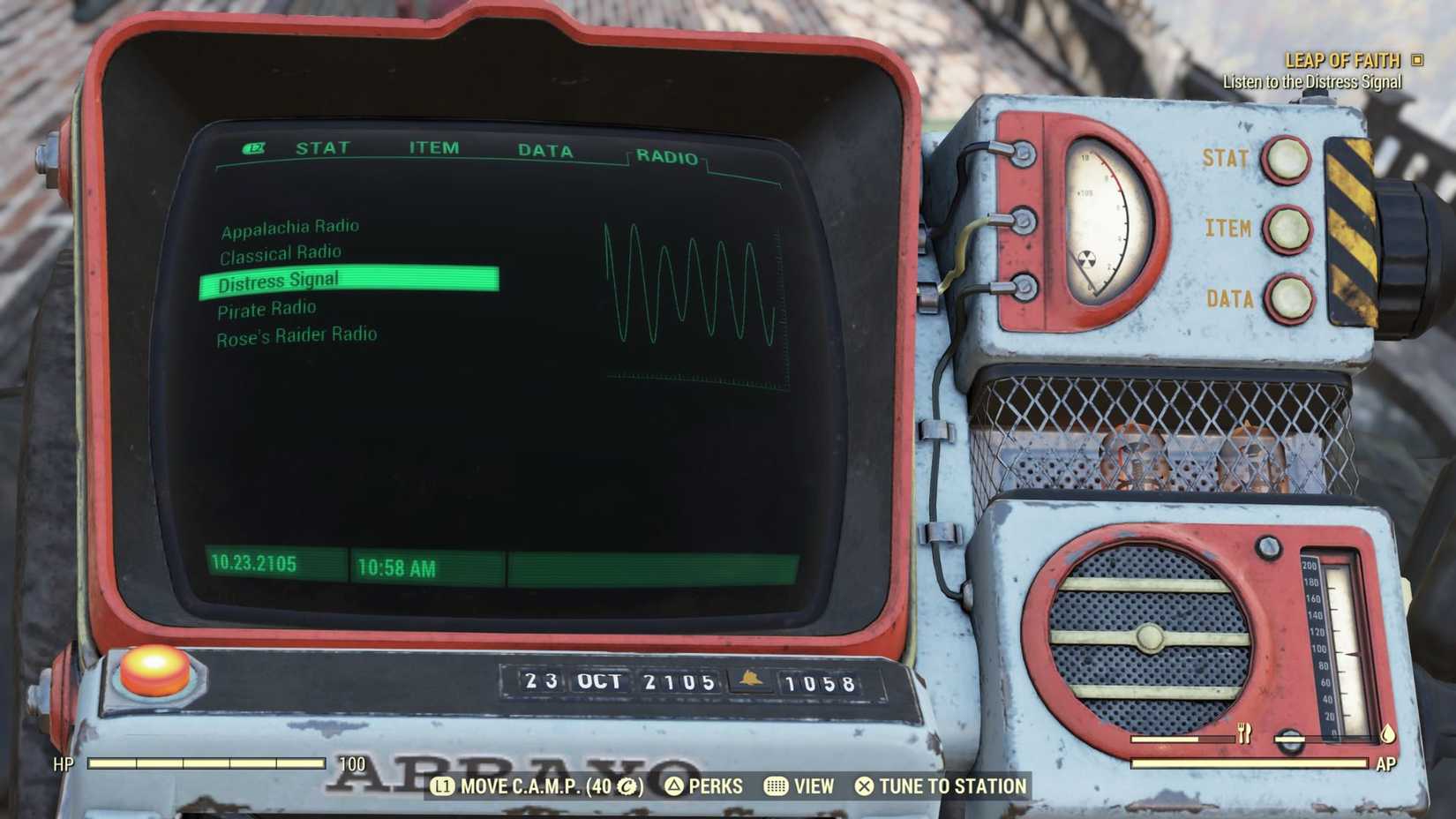Open PERKS from the bottom bar
Image resolution: width=1456 pixels, height=819 pixels.
coord(713,786)
